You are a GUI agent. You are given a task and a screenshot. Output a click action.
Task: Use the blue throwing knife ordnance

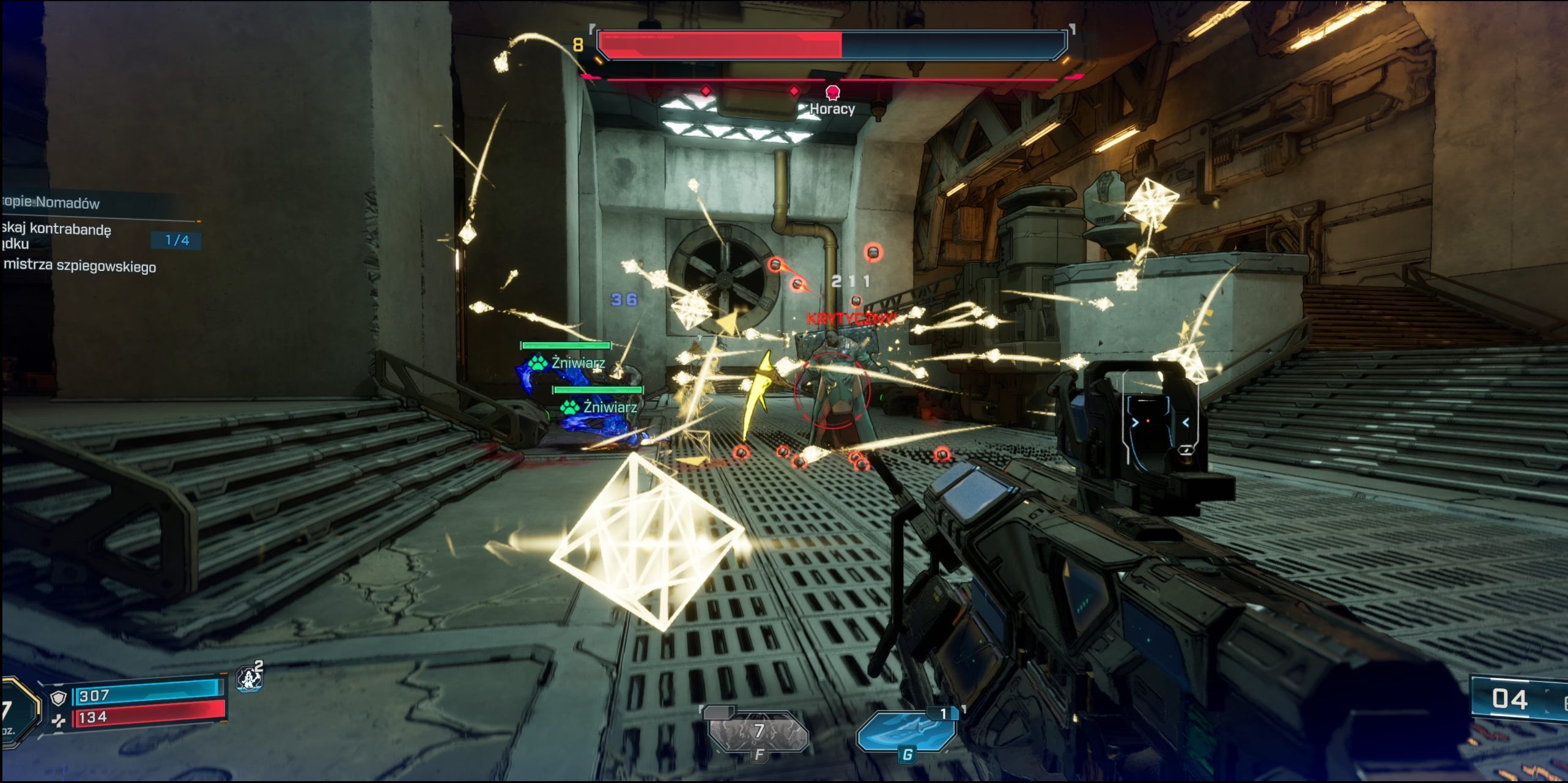(x=906, y=732)
